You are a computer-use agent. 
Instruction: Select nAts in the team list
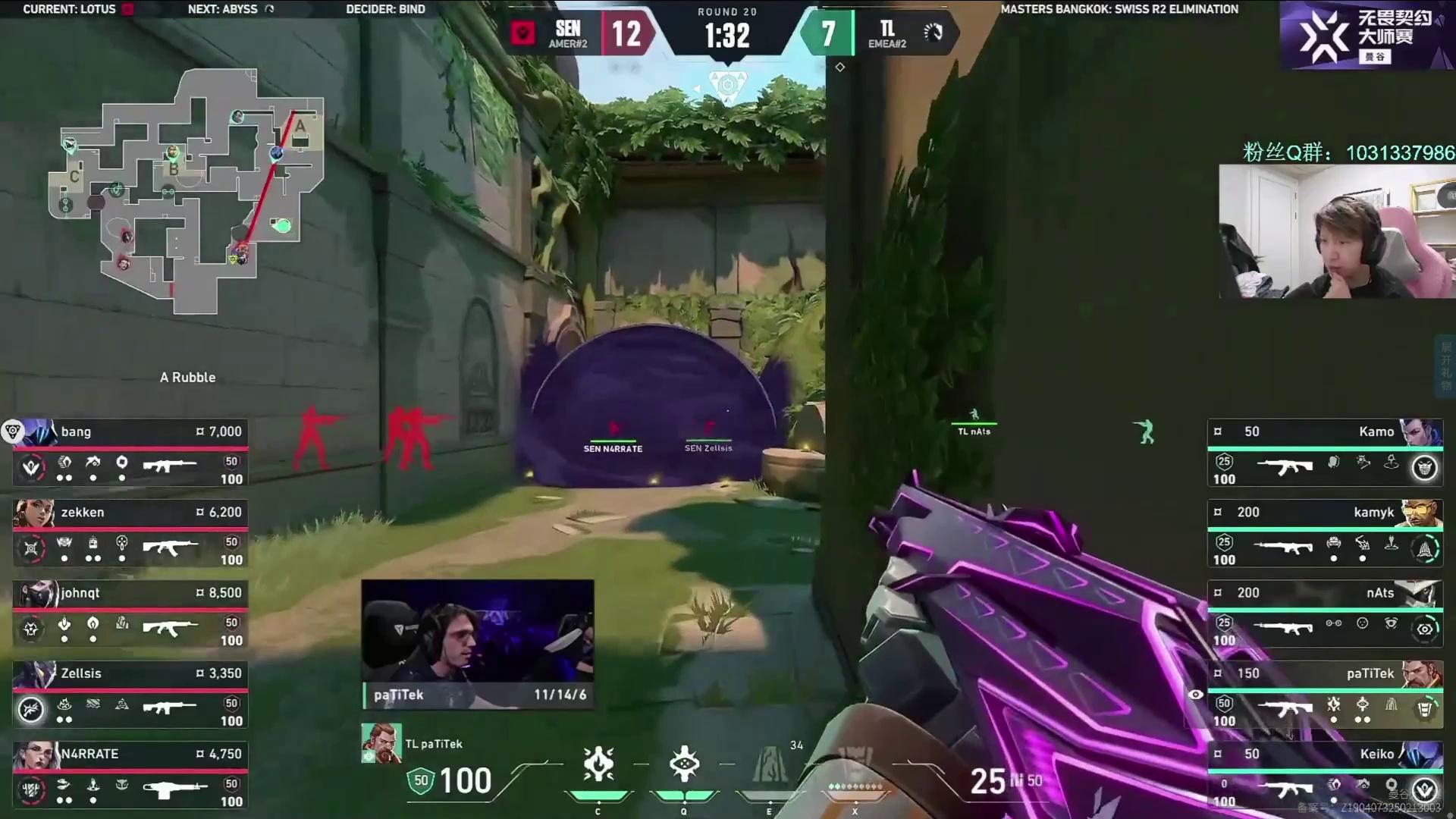pyautogui.click(x=1325, y=614)
